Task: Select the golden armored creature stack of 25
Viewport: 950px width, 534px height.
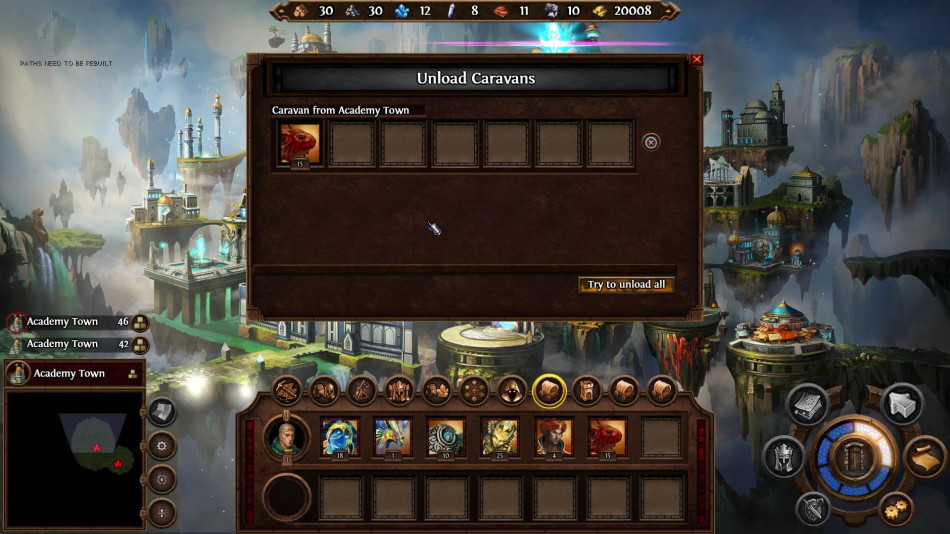Action: (500, 437)
